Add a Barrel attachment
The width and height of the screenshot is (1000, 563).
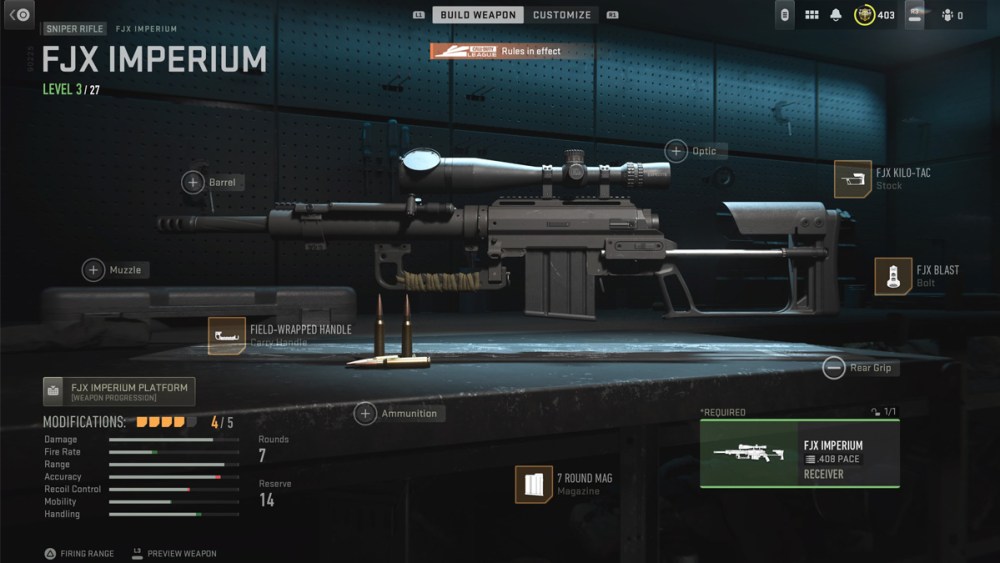click(x=193, y=182)
